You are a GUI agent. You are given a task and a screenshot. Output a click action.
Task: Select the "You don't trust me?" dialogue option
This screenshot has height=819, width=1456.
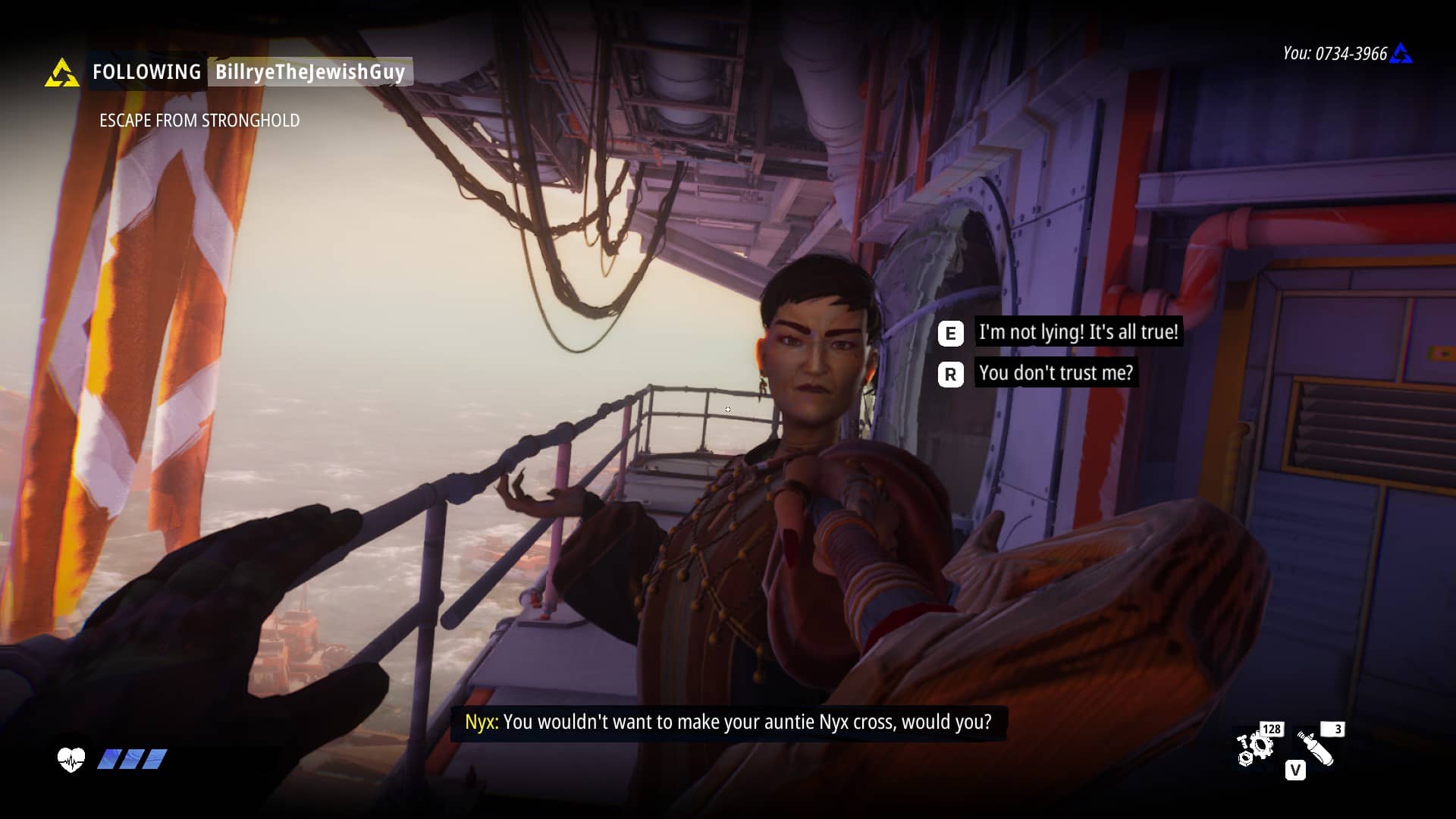tap(1056, 373)
